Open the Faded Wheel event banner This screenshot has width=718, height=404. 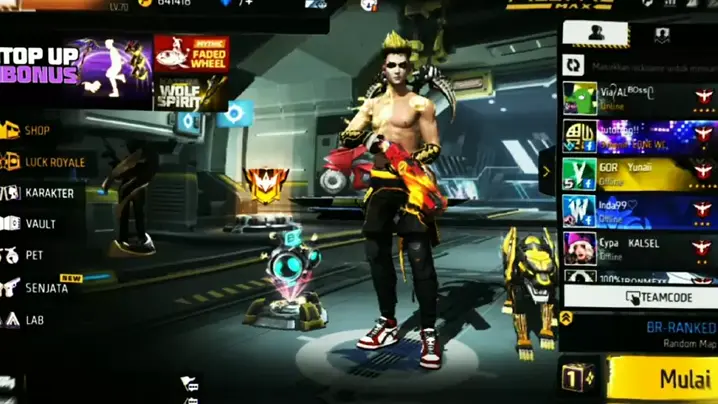[191, 53]
